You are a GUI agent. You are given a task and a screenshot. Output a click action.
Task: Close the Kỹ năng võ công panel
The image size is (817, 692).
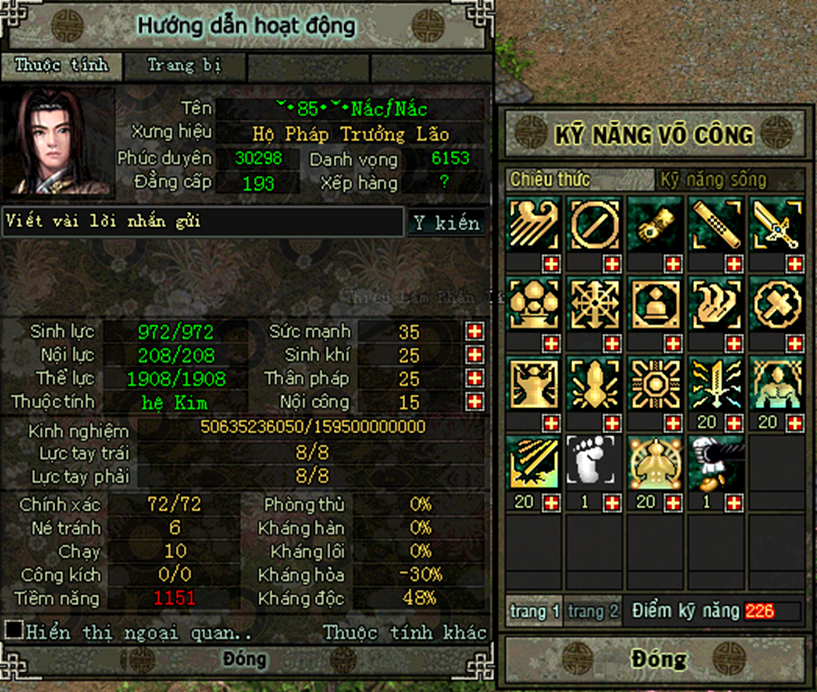click(x=658, y=660)
